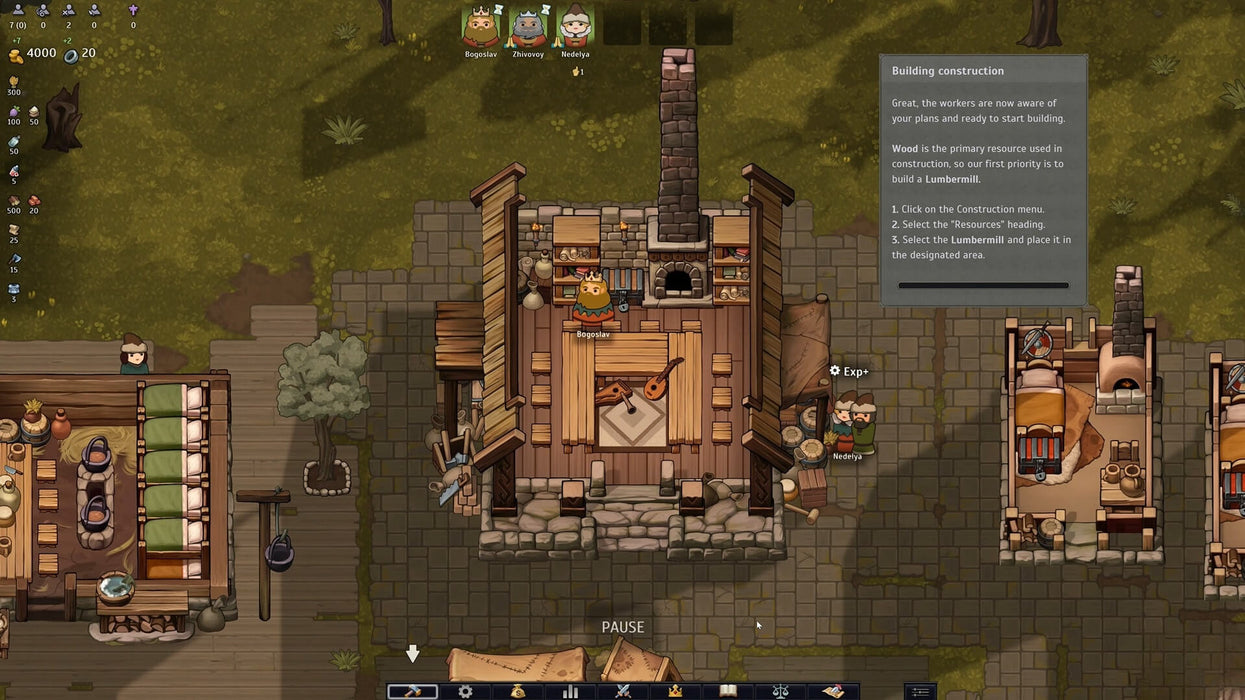The width and height of the screenshot is (1245, 700).
Task: Select Nedelya's portrait
Action: click(575, 26)
